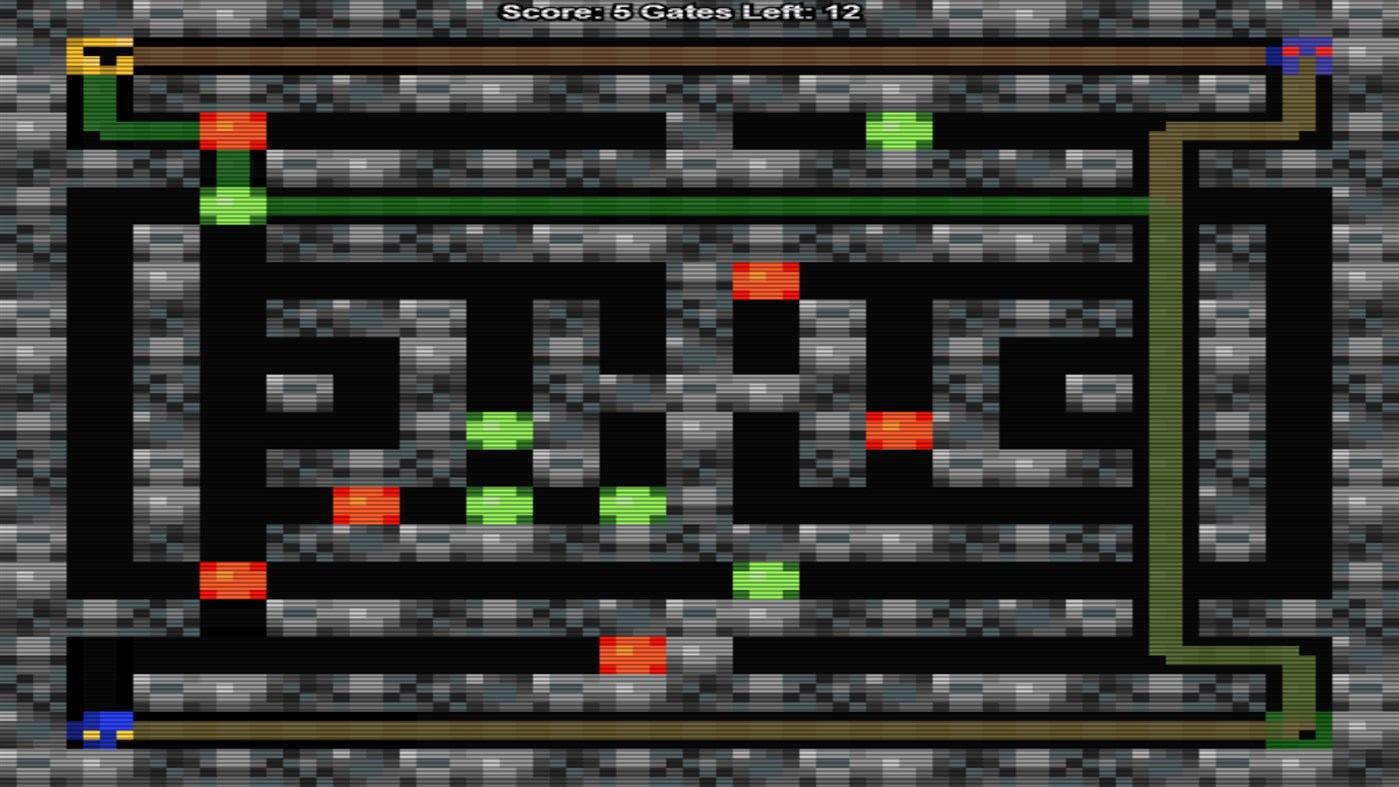Viewport: 1399px width, 787px height.
Task: Open the red gate on the left wall
Action: (x=232, y=579)
